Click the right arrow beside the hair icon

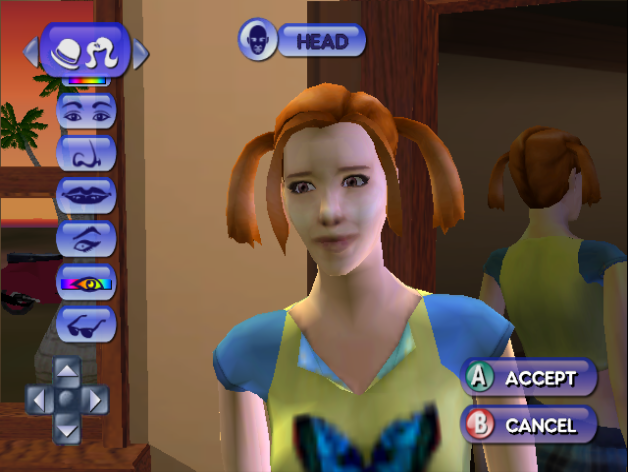point(140,51)
